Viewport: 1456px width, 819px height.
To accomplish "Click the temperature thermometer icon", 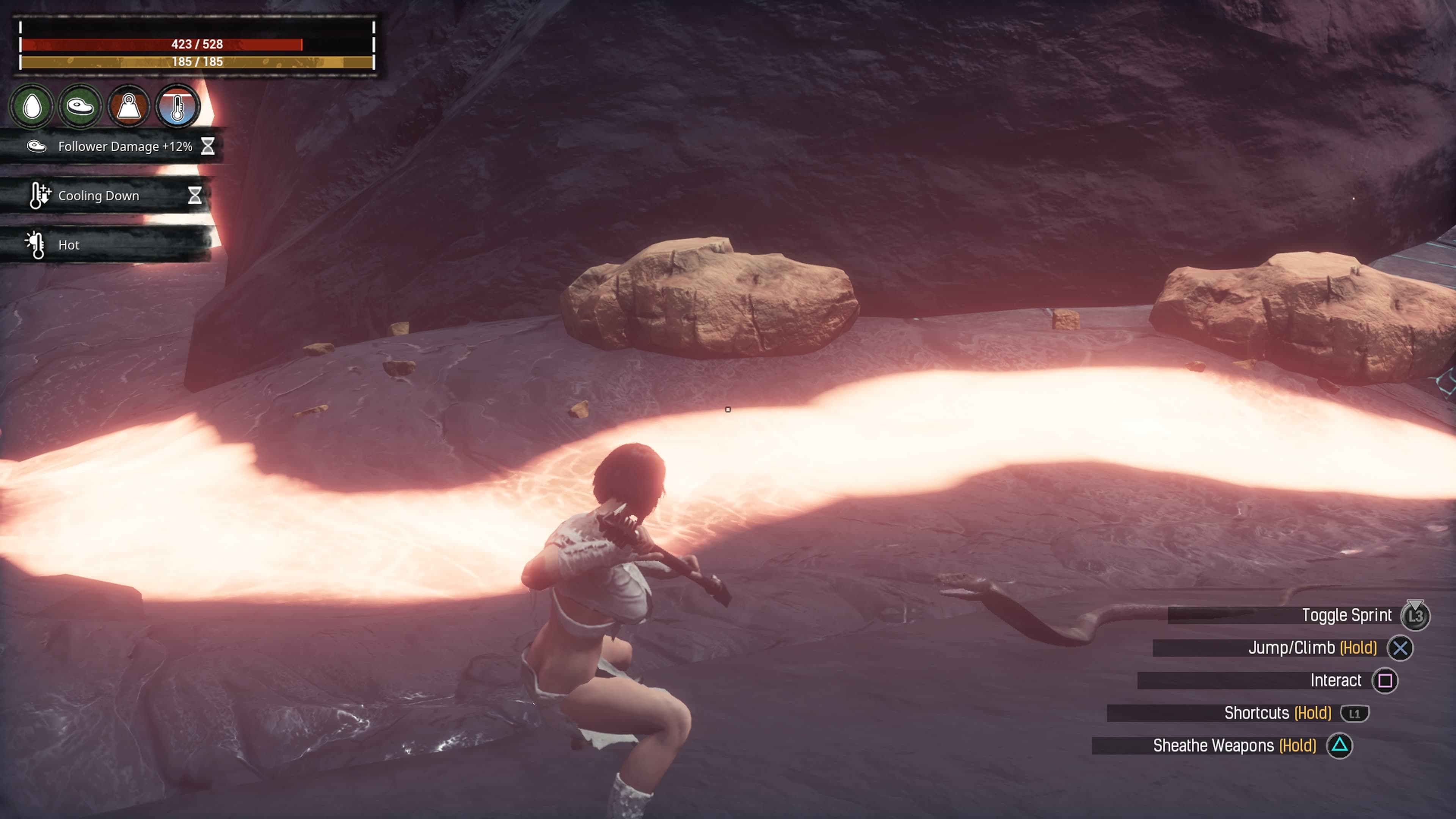I will click(177, 106).
